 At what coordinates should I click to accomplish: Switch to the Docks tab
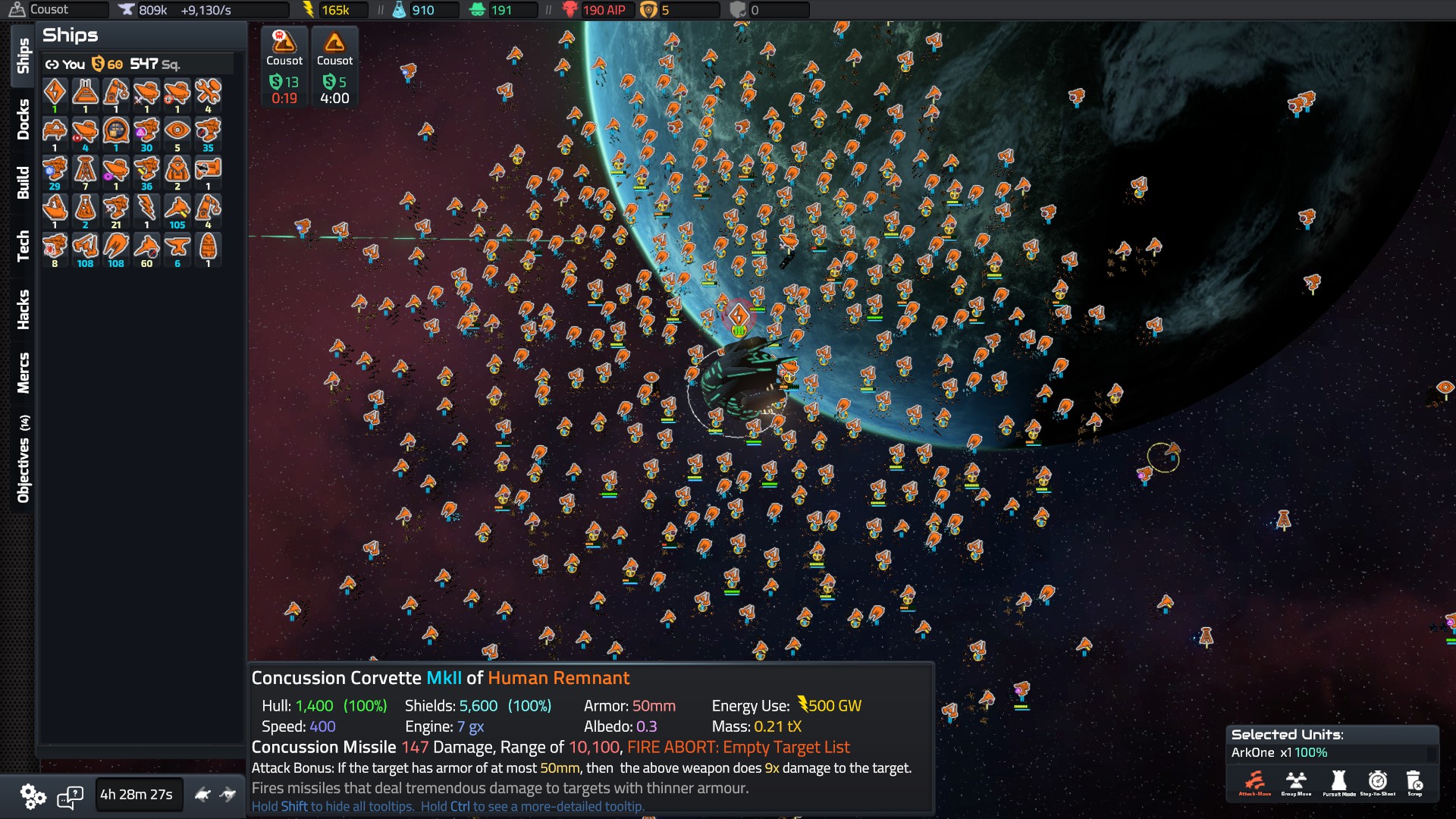point(23,119)
